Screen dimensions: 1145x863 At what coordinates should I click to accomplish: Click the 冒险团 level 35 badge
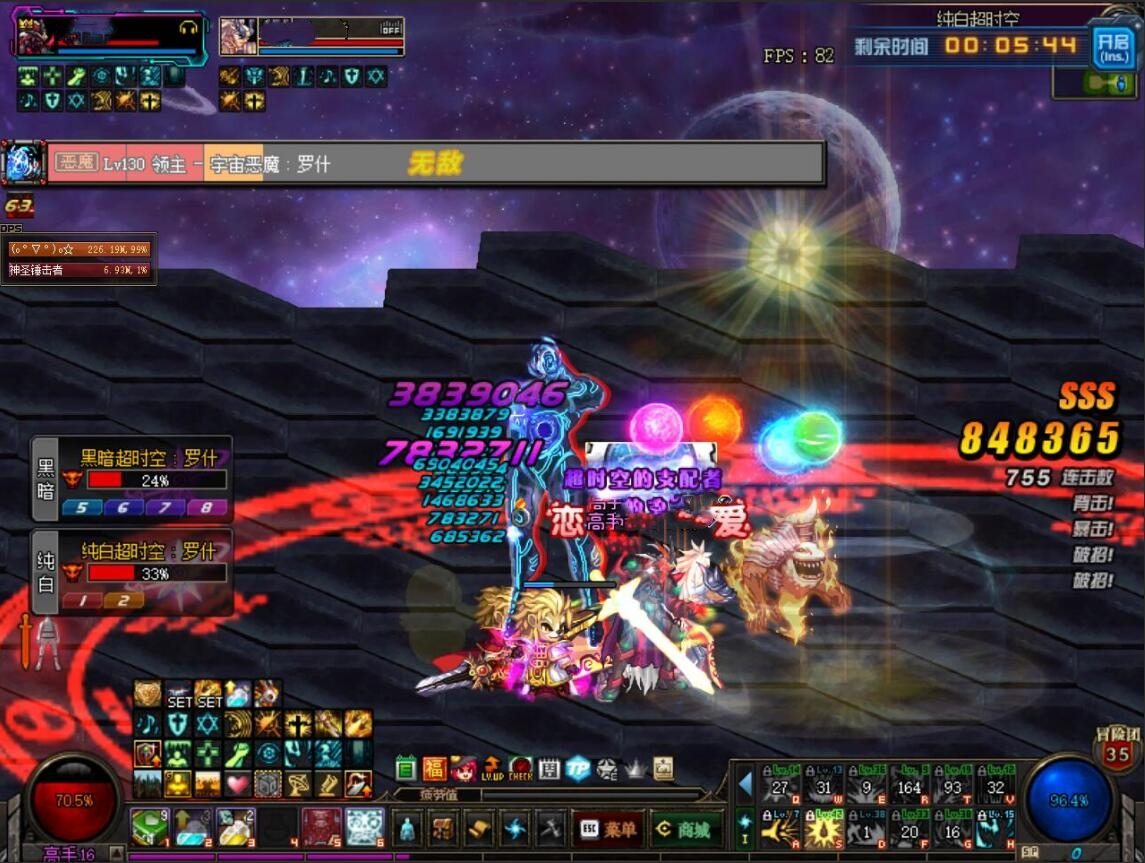pyautogui.click(x=1117, y=749)
